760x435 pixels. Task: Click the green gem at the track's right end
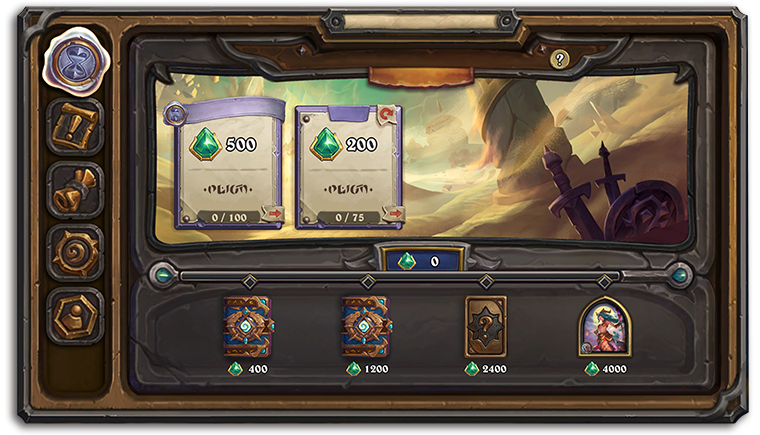coord(680,274)
